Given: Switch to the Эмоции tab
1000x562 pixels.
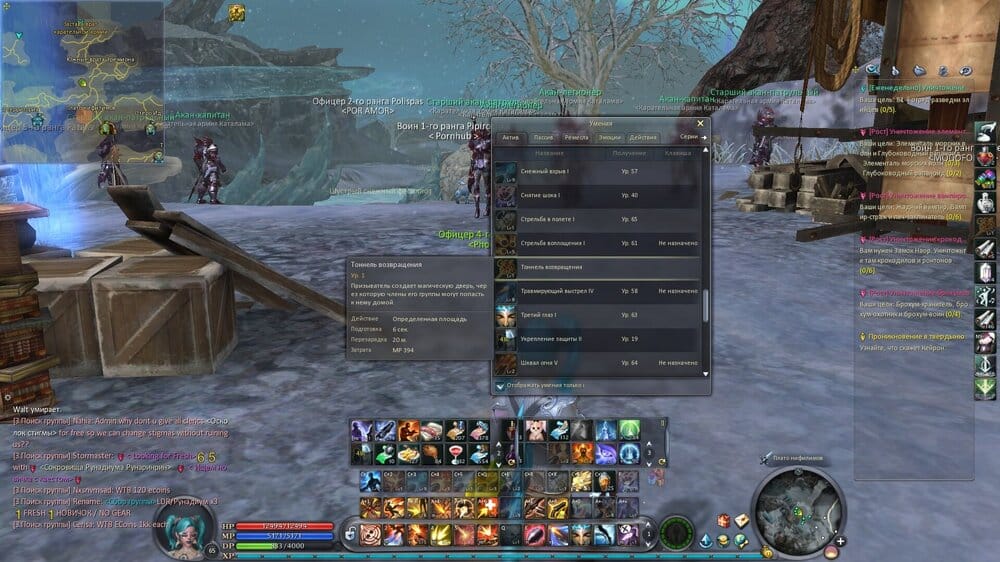Looking at the screenshot, I should 609,137.
